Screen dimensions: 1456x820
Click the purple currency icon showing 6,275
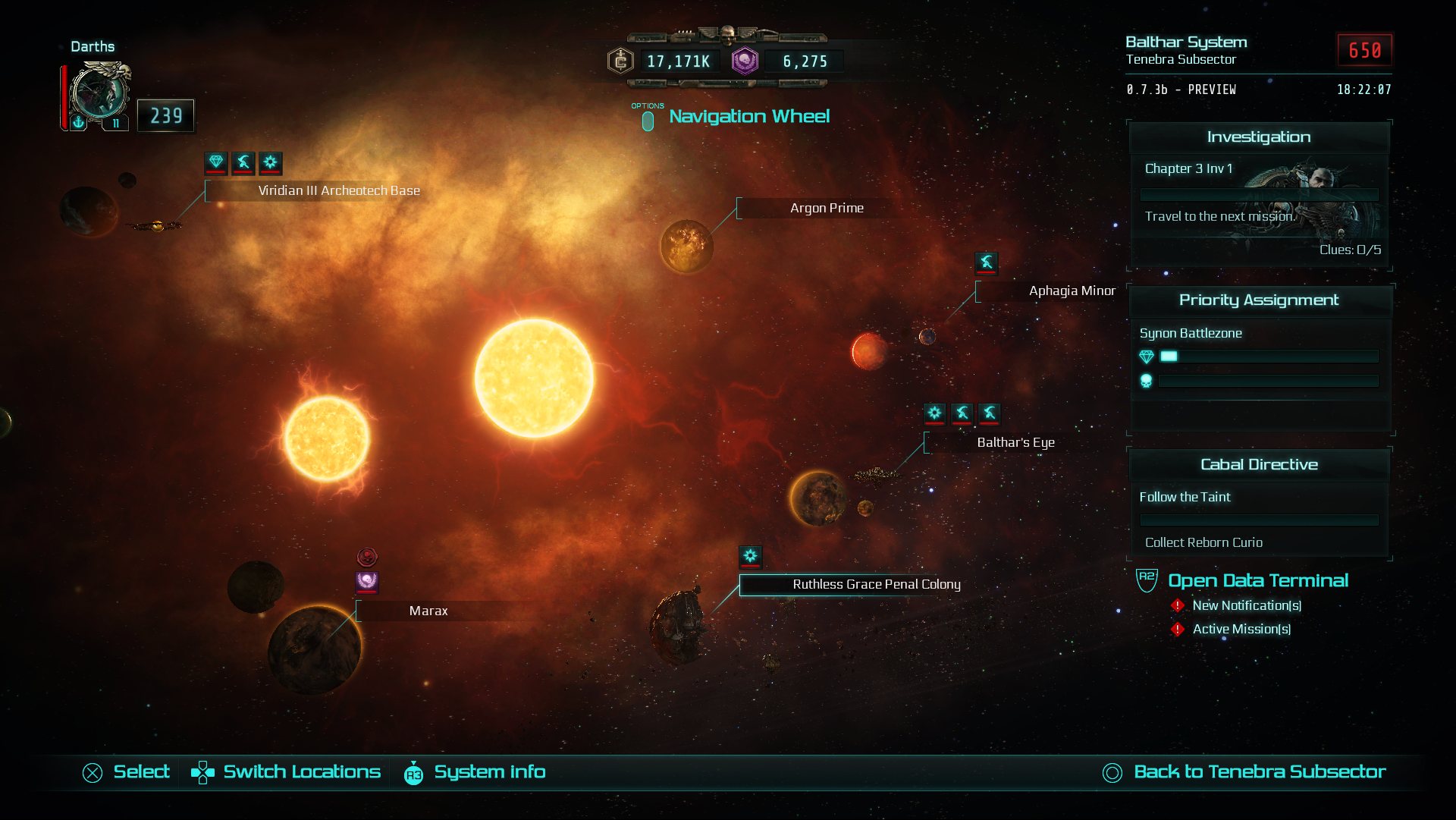(744, 61)
